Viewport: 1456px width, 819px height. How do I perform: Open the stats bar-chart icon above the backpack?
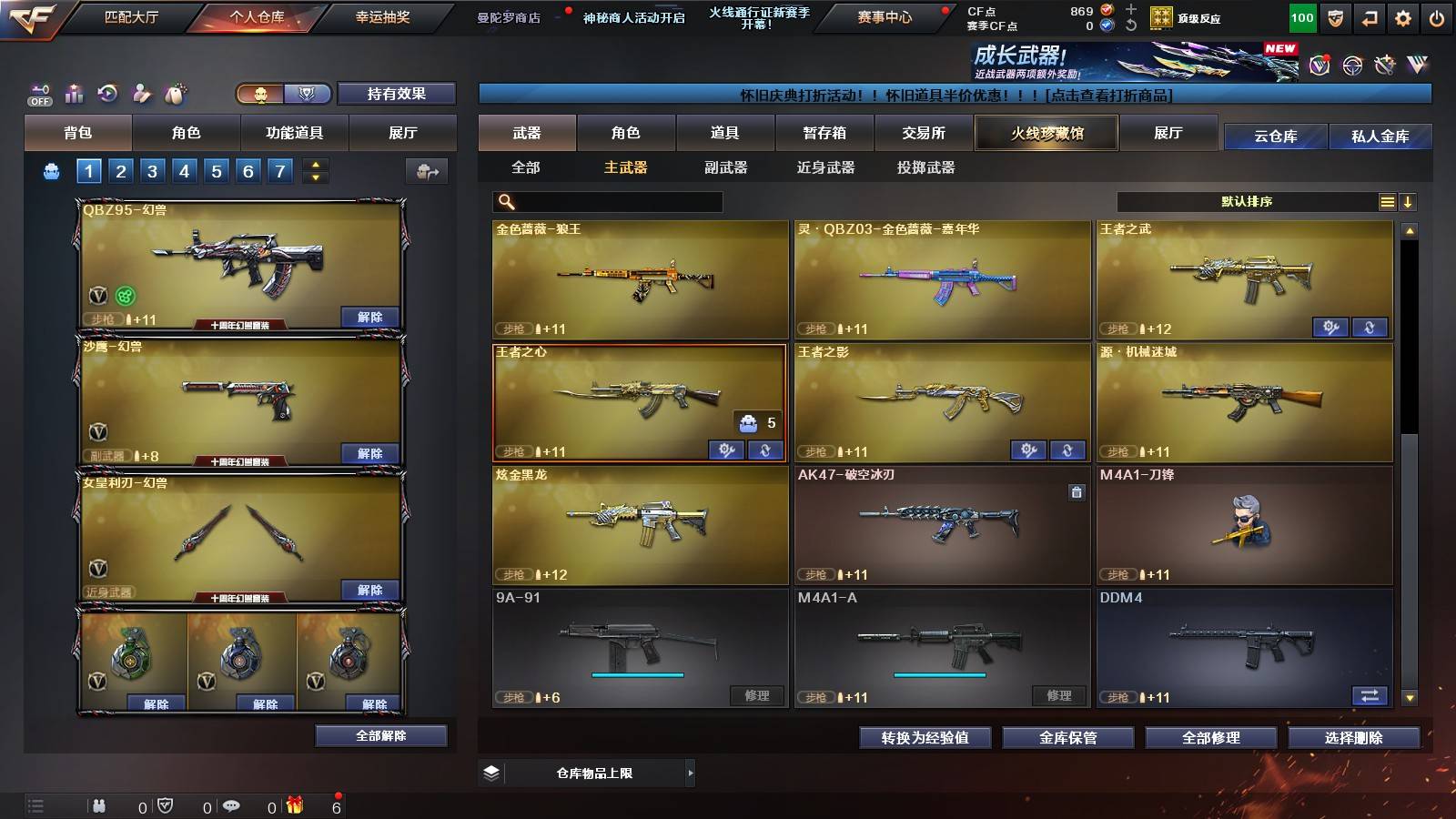(74, 93)
